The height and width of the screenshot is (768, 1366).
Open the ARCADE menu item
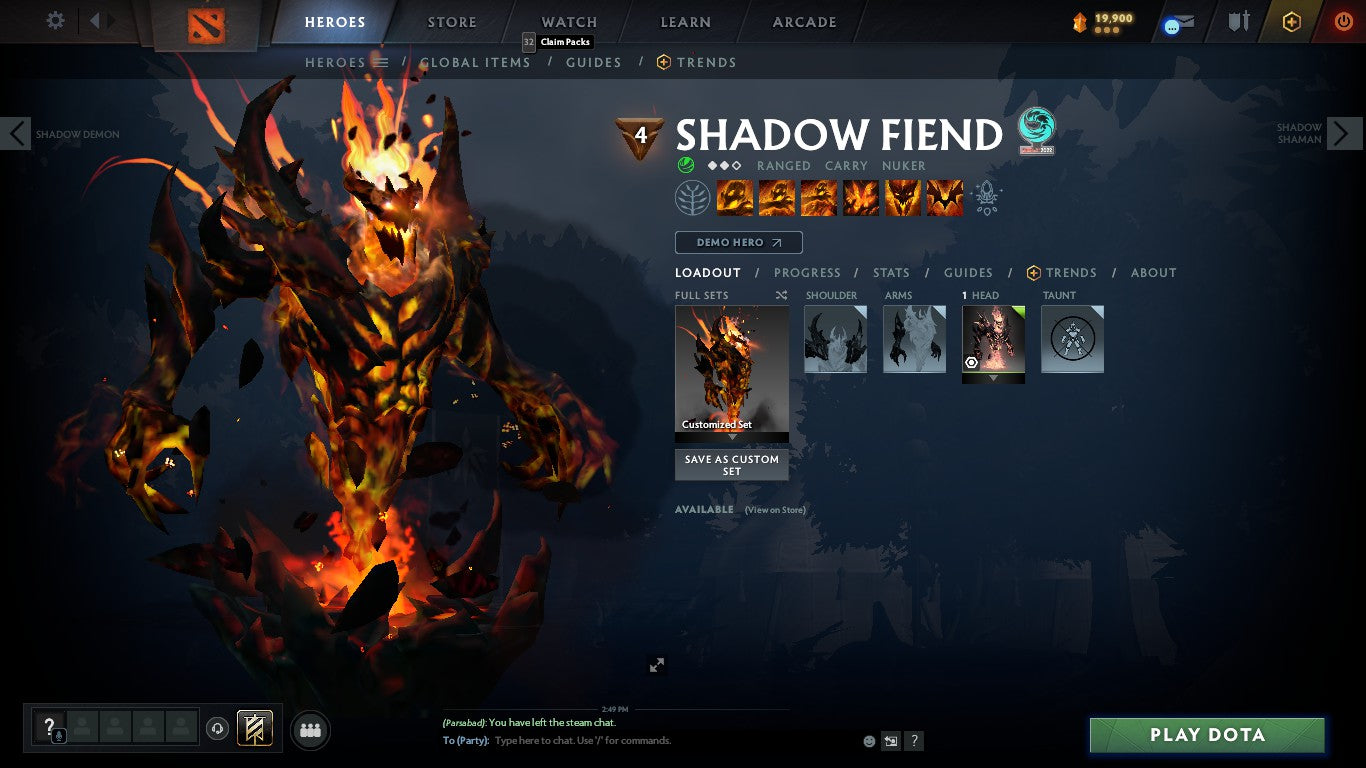(x=802, y=22)
